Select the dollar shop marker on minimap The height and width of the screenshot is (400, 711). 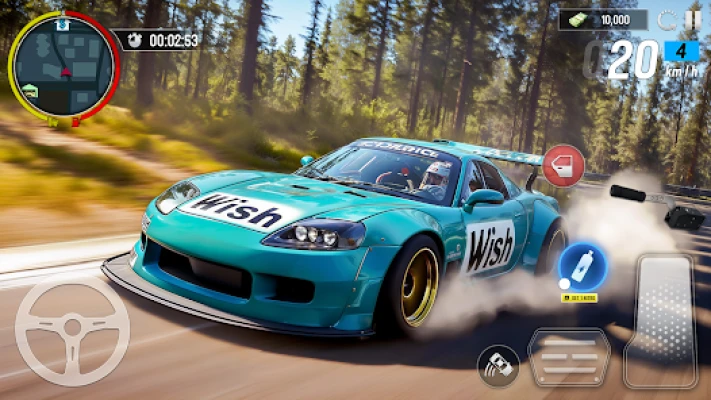pyautogui.click(x=61, y=26)
